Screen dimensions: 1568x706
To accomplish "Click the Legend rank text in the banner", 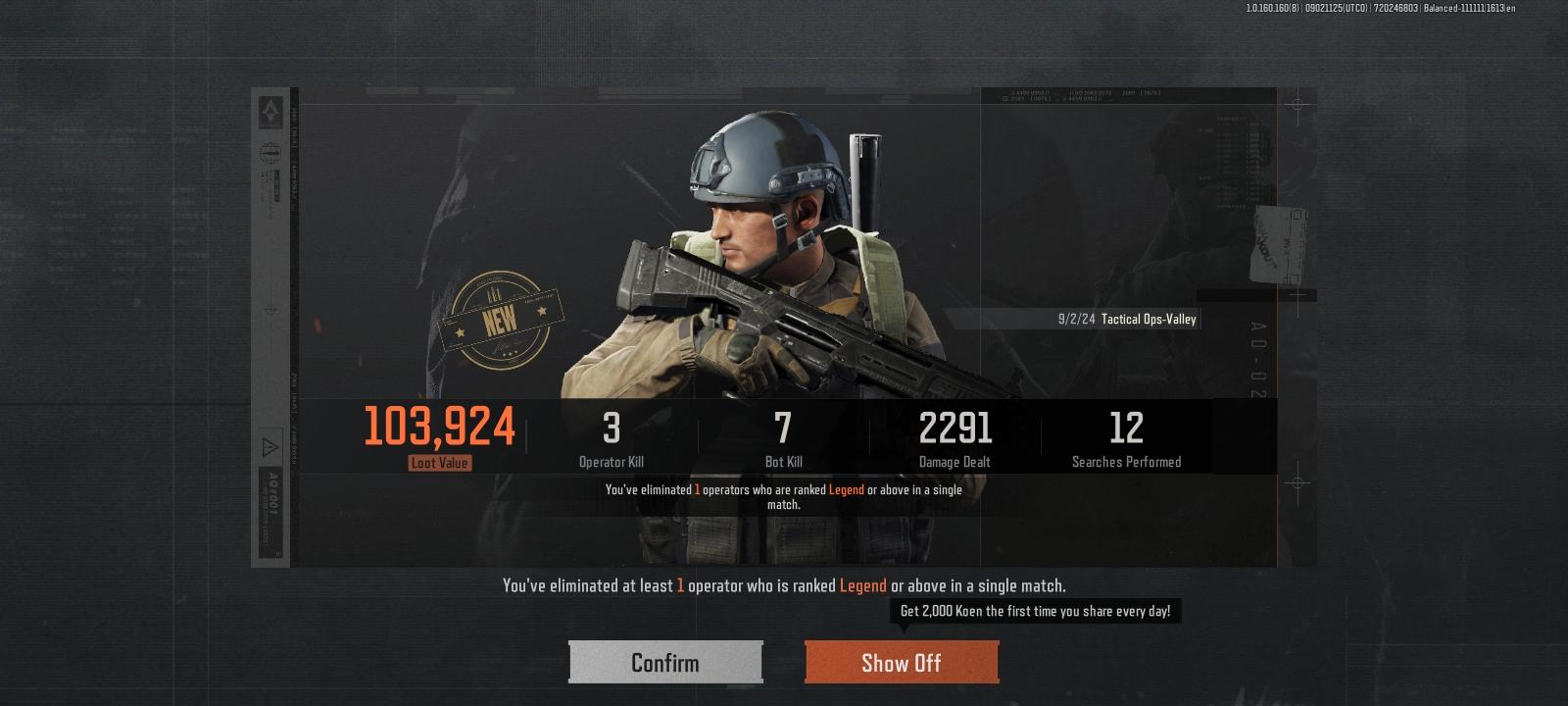I will click(x=862, y=586).
